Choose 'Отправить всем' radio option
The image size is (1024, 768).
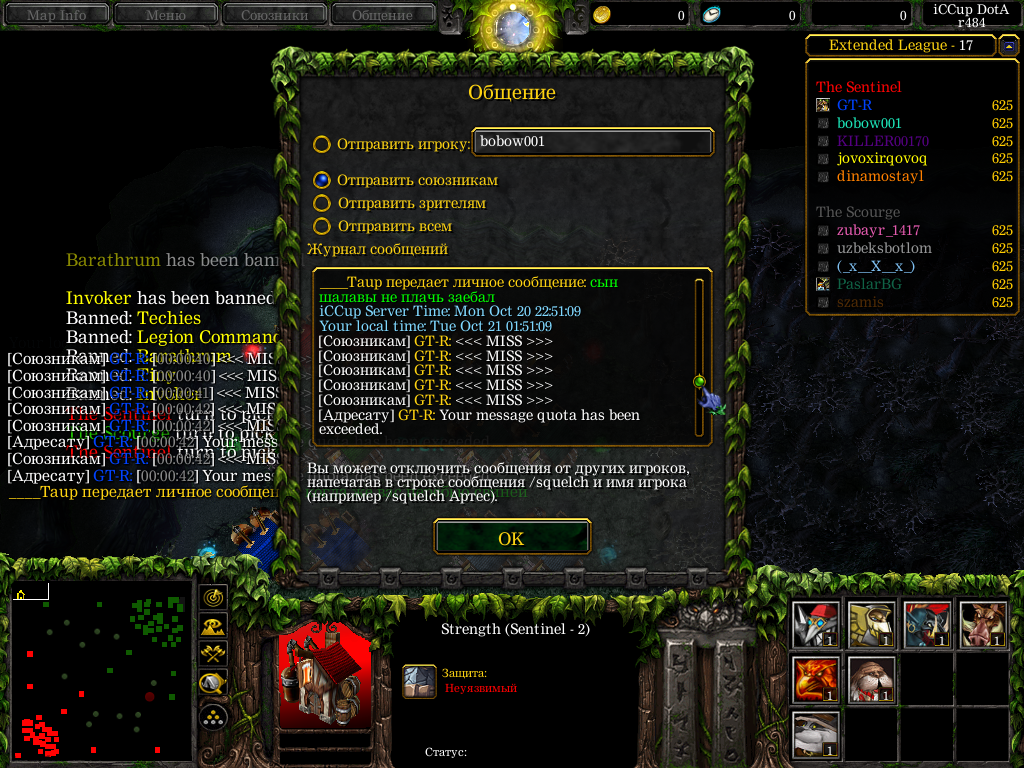click(x=322, y=227)
